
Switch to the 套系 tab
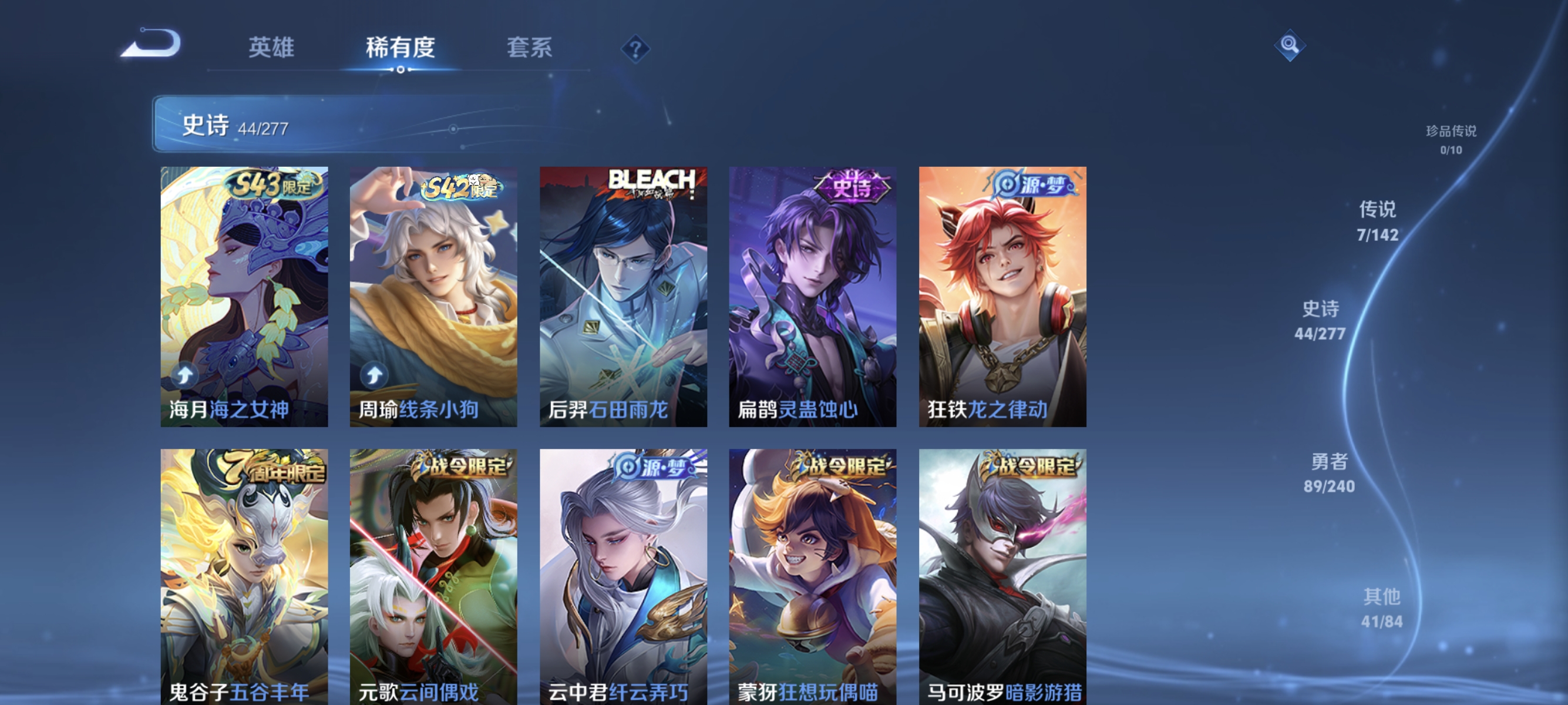[530, 48]
